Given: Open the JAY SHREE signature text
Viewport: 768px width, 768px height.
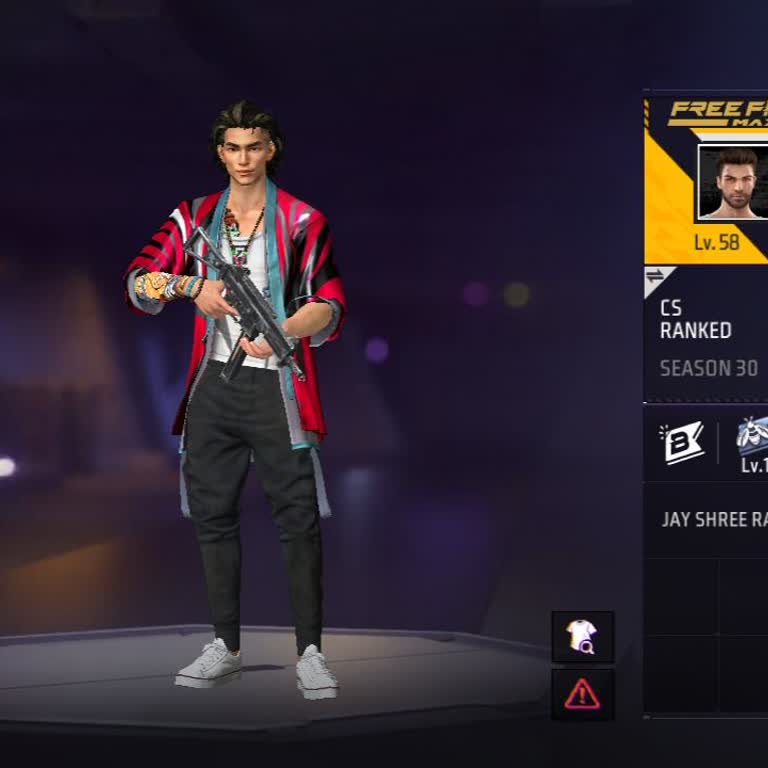Looking at the screenshot, I should point(714,520).
